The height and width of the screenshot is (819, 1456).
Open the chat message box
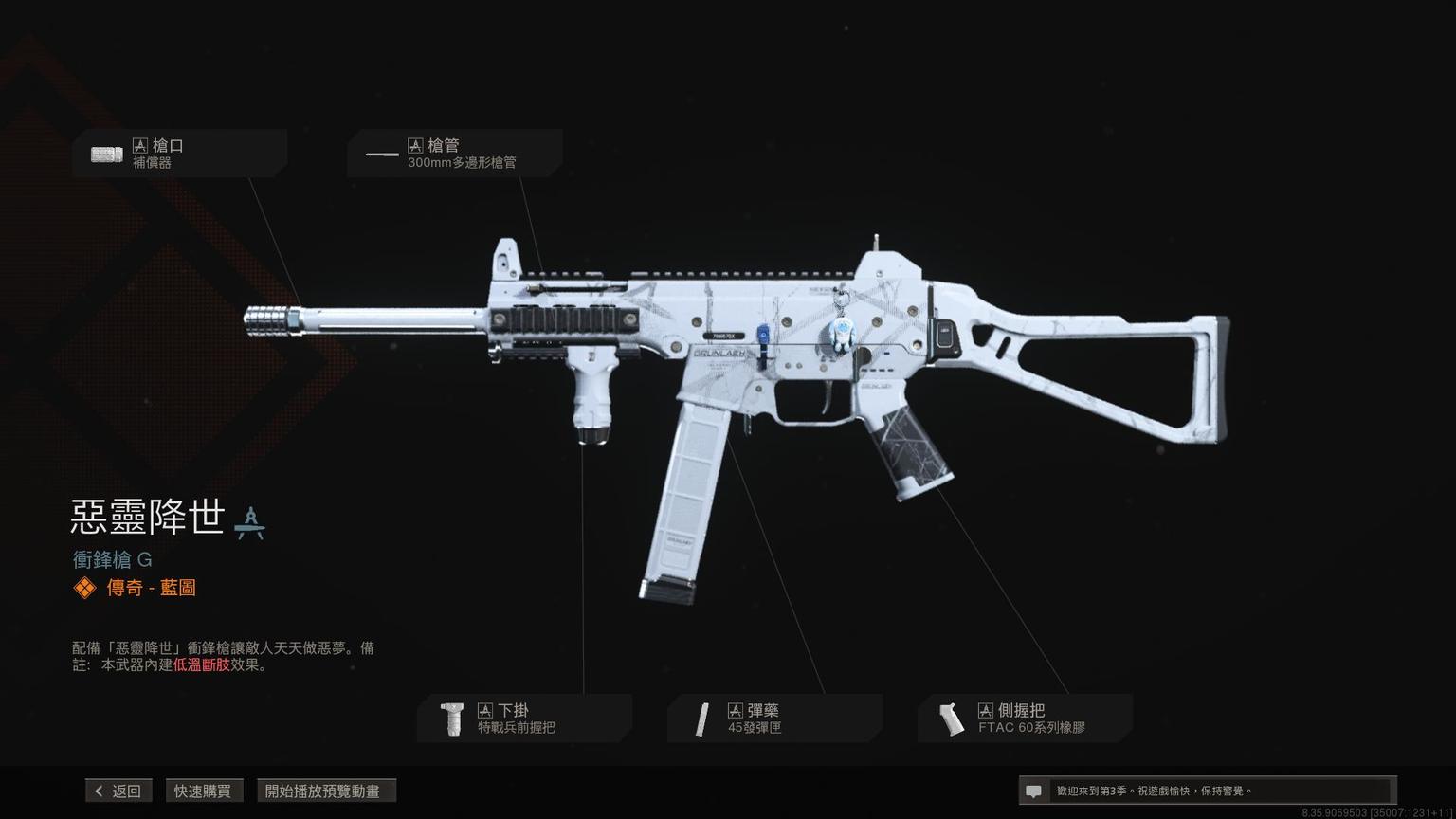pyautogui.click(x=1206, y=791)
